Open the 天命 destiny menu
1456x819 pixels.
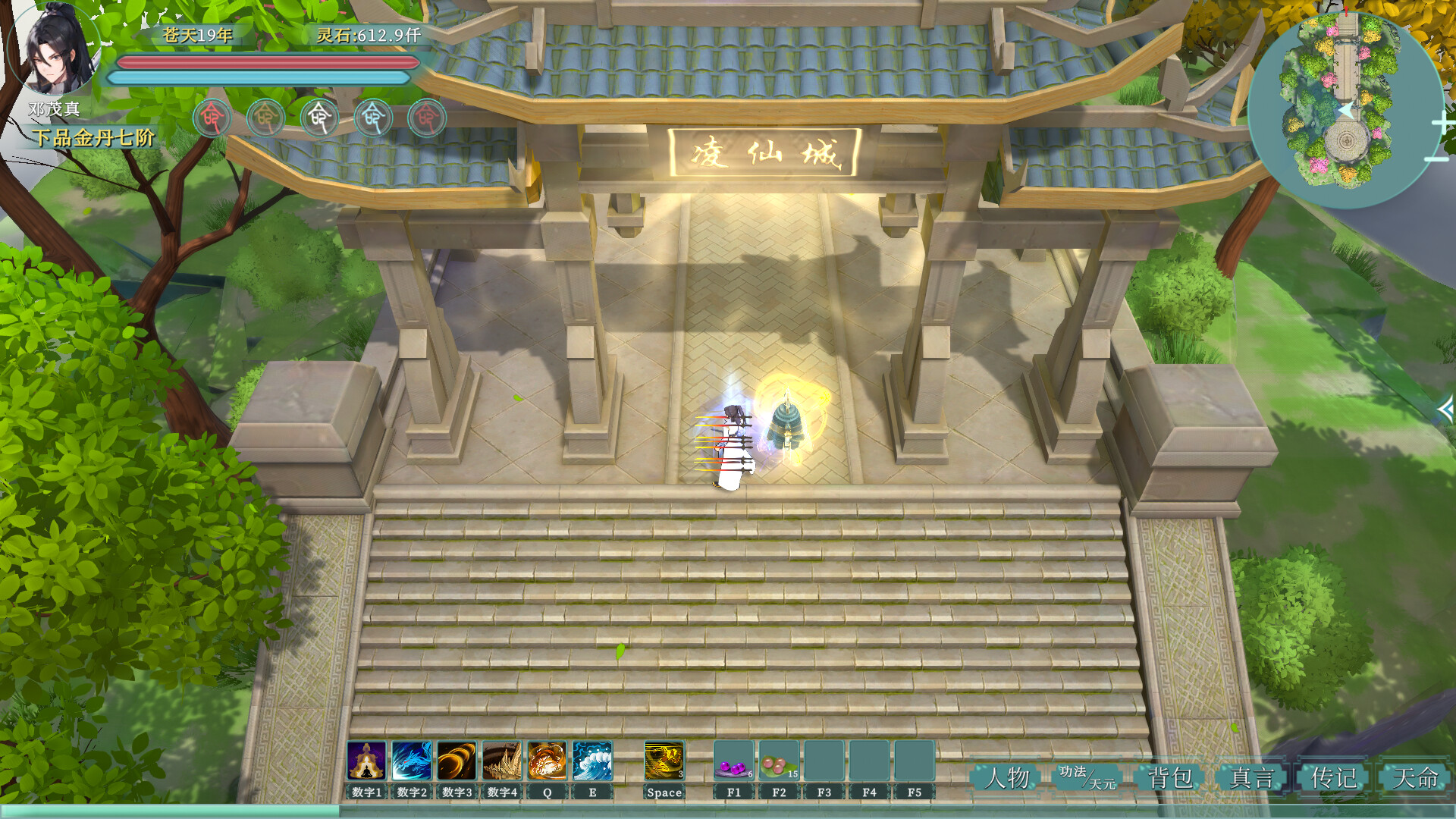coord(1415,777)
